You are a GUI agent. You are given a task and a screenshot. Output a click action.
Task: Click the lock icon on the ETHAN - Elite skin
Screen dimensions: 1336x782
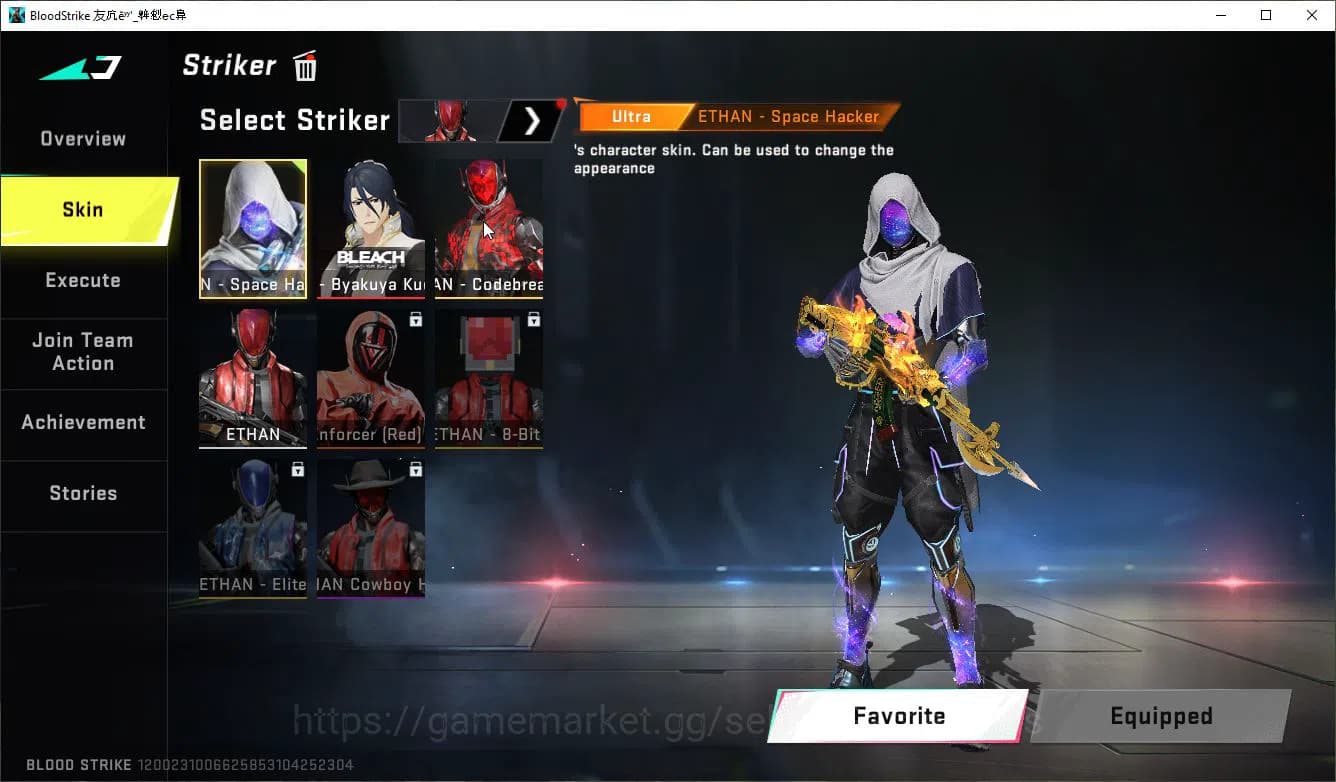(x=297, y=469)
